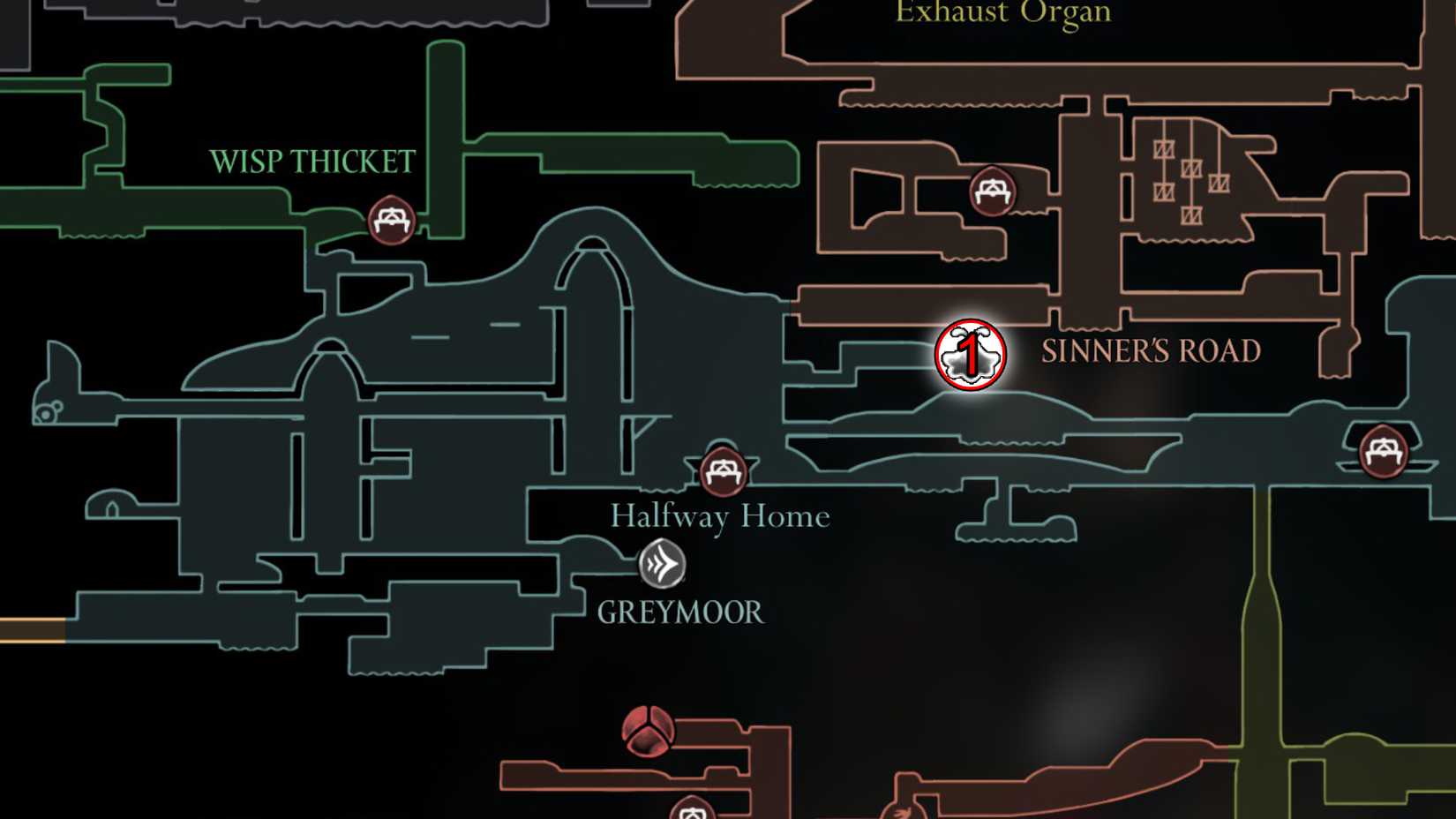Click the WISP THICKET area label

pos(311,161)
